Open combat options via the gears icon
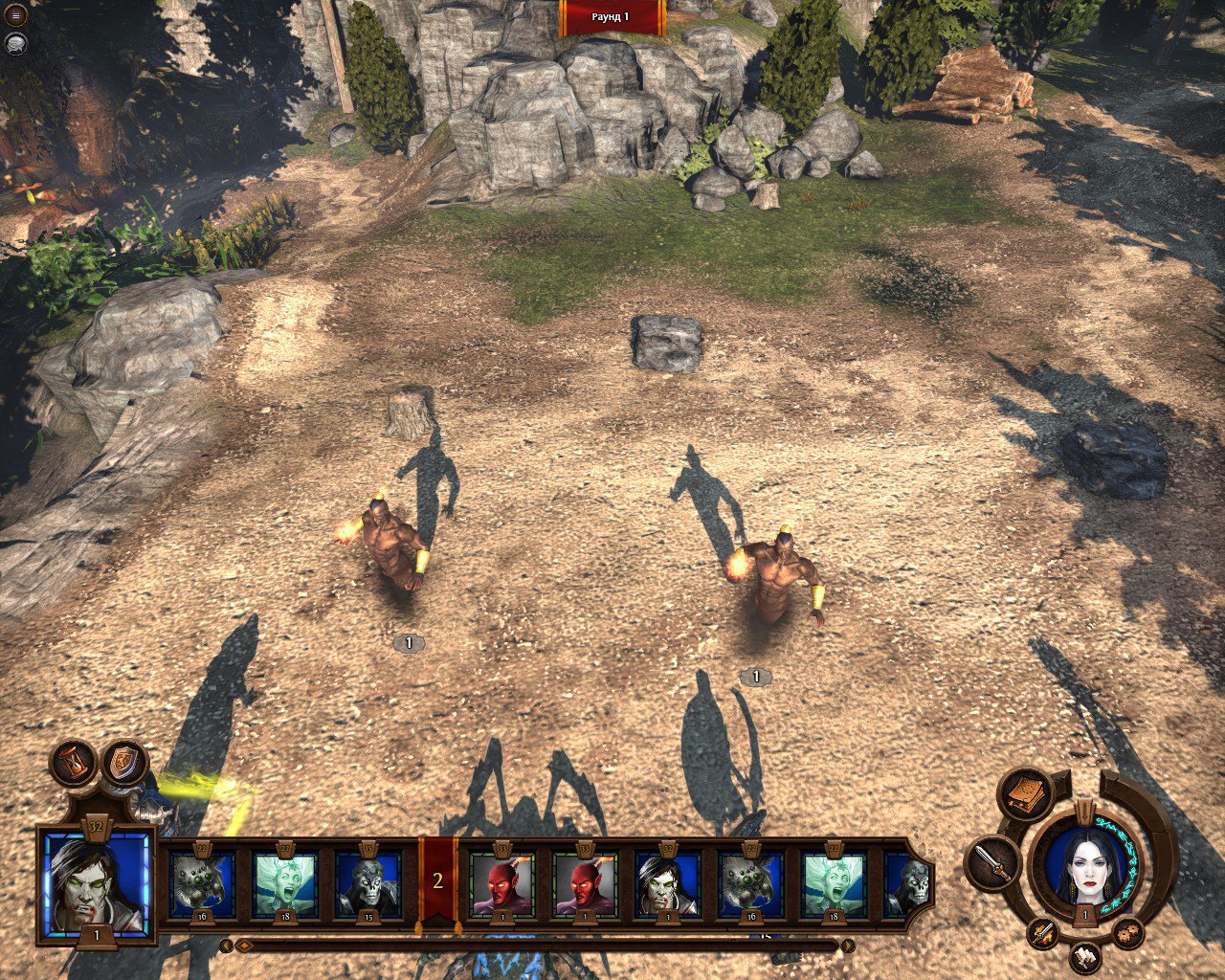The image size is (1225, 980). pos(1126,932)
